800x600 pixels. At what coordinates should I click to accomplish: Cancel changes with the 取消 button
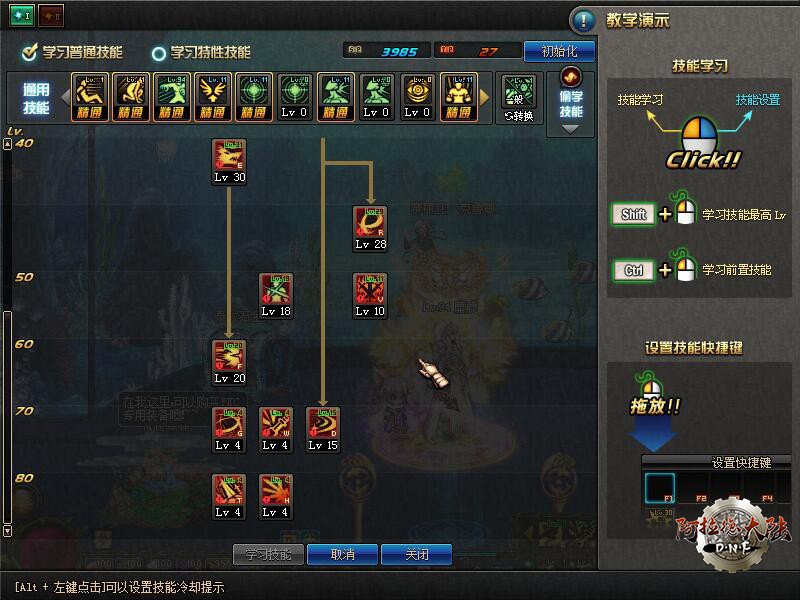pos(343,554)
